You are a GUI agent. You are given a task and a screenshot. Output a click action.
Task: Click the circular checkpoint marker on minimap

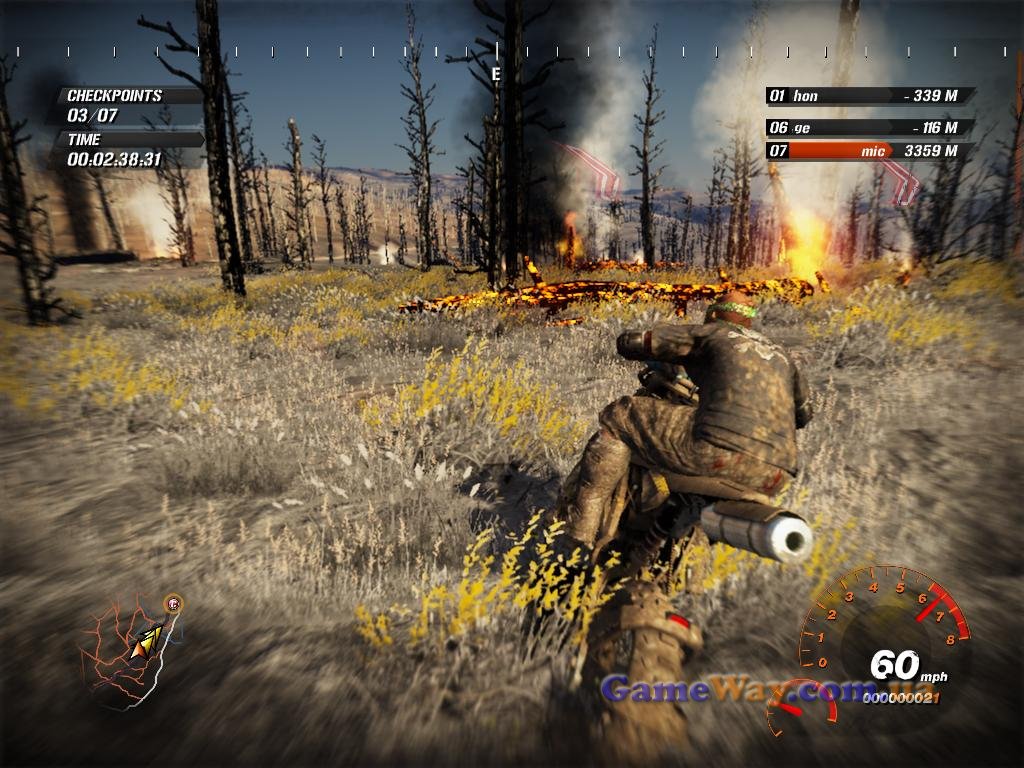(x=174, y=603)
